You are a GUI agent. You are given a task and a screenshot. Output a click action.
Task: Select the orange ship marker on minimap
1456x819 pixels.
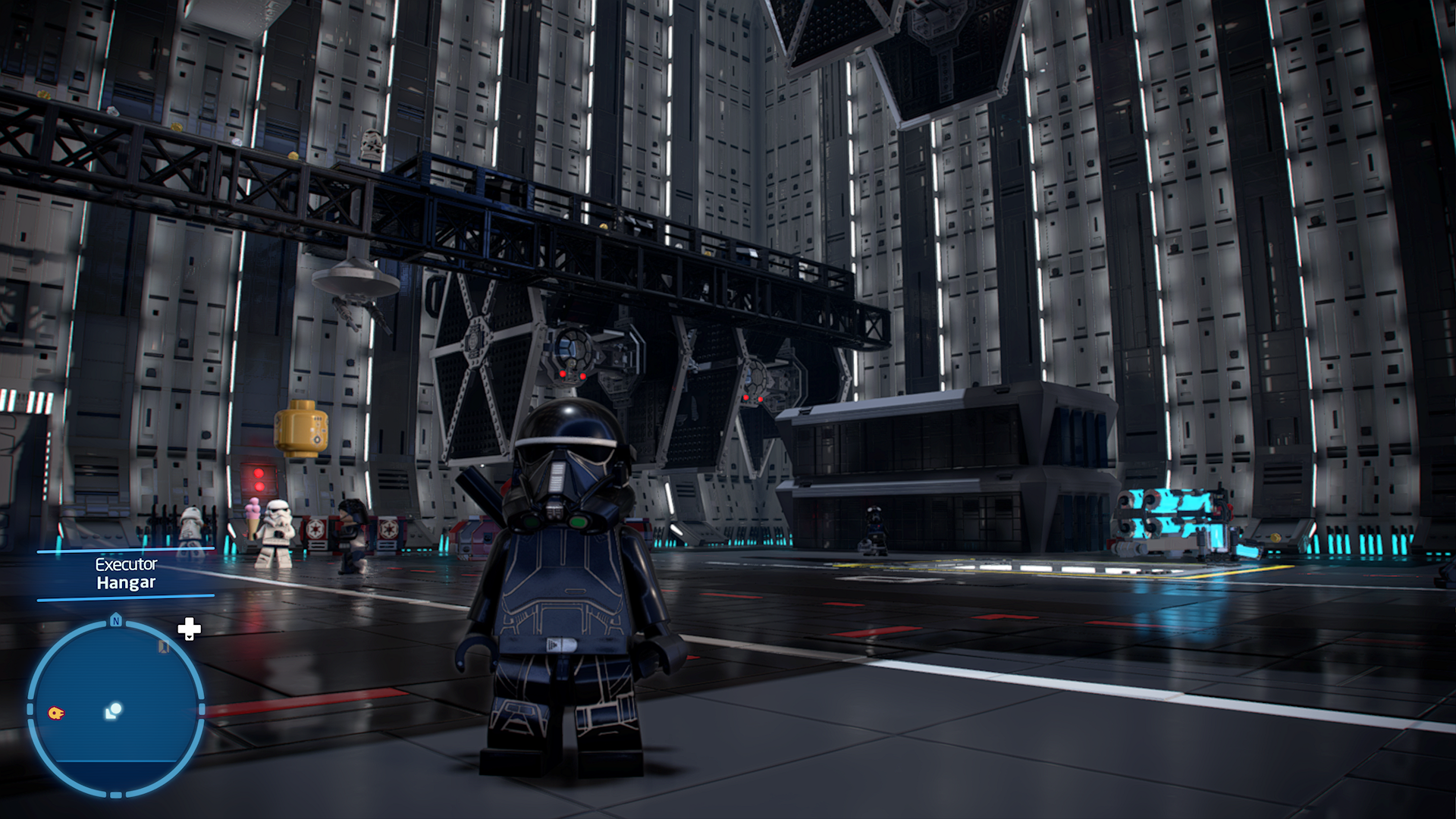coord(56,713)
